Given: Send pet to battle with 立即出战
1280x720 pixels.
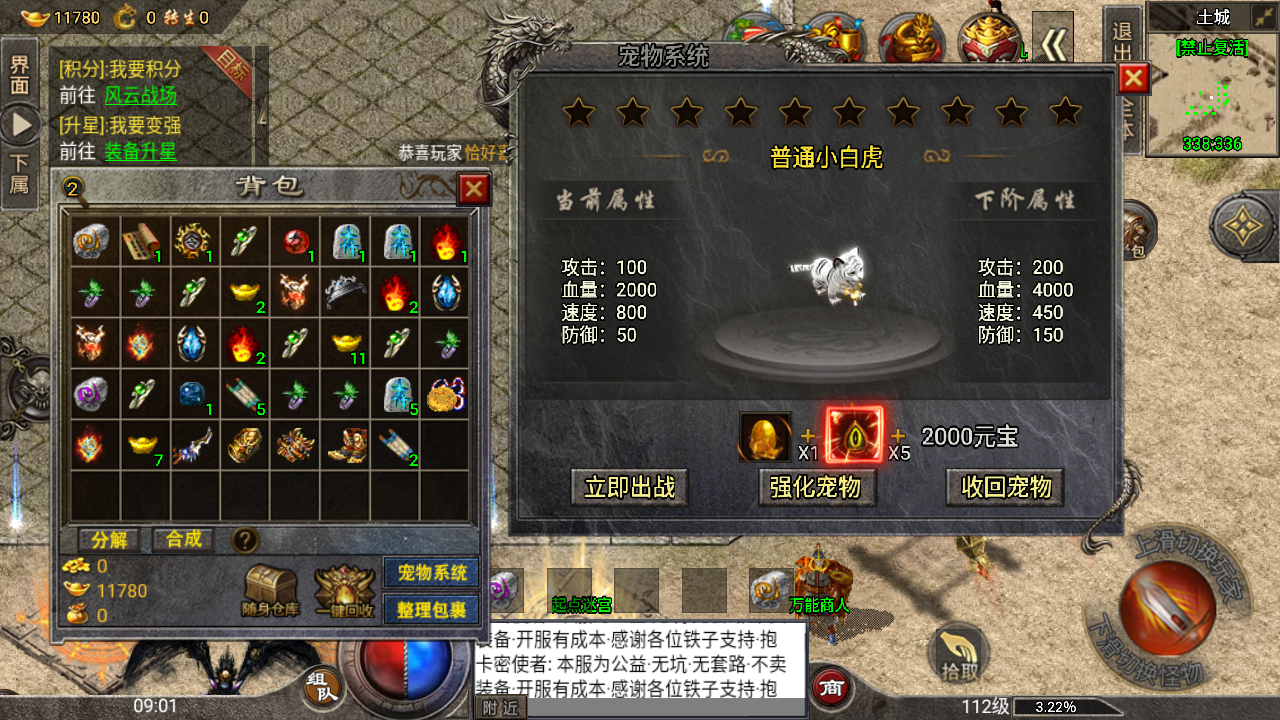Looking at the screenshot, I should point(630,487).
